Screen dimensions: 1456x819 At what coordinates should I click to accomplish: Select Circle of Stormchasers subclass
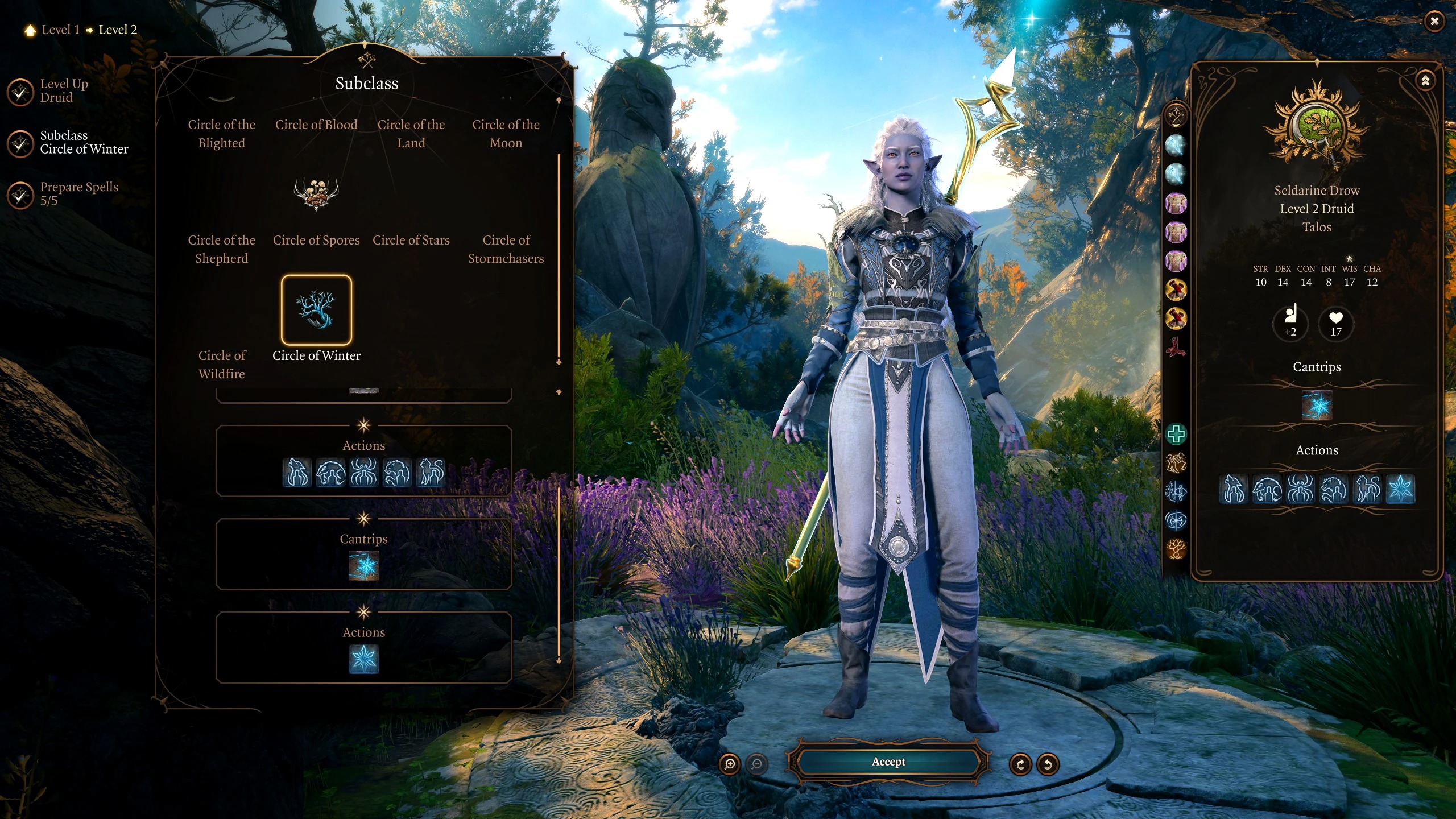tap(506, 249)
